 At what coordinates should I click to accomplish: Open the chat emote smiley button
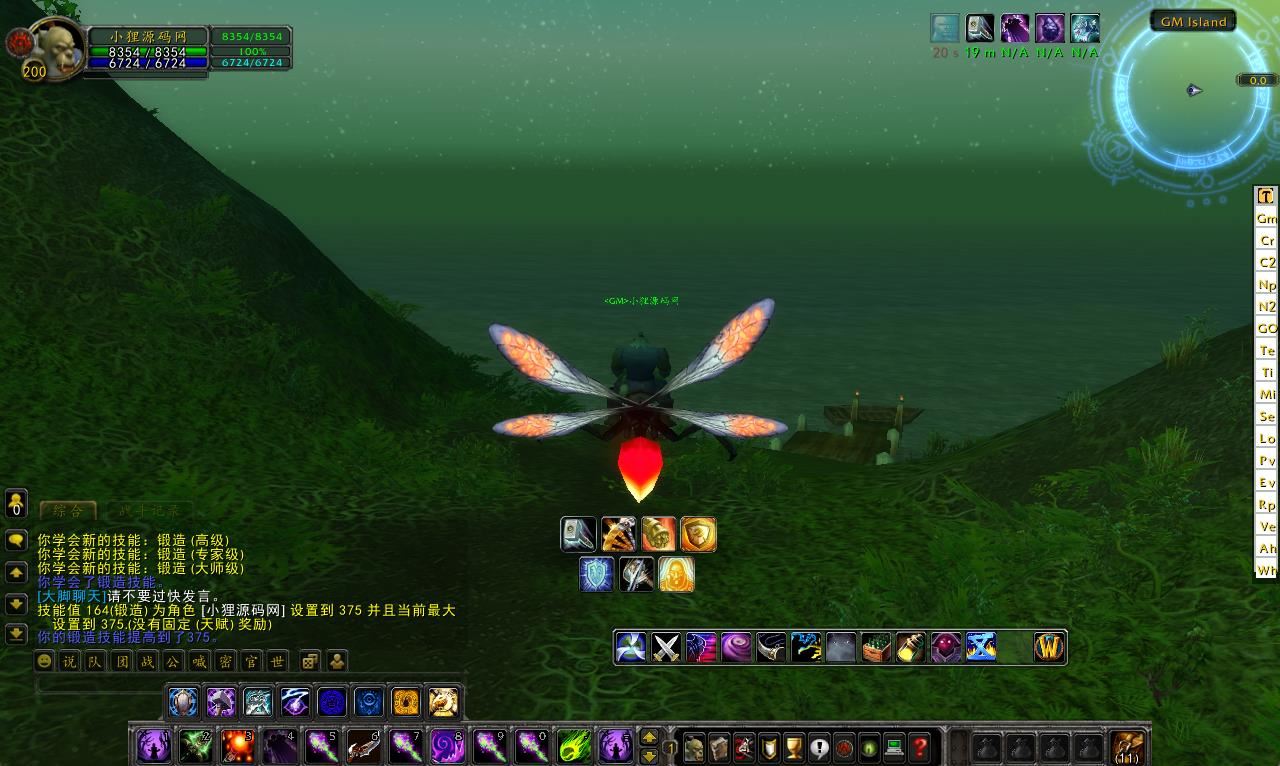pyautogui.click(x=44, y=661)
